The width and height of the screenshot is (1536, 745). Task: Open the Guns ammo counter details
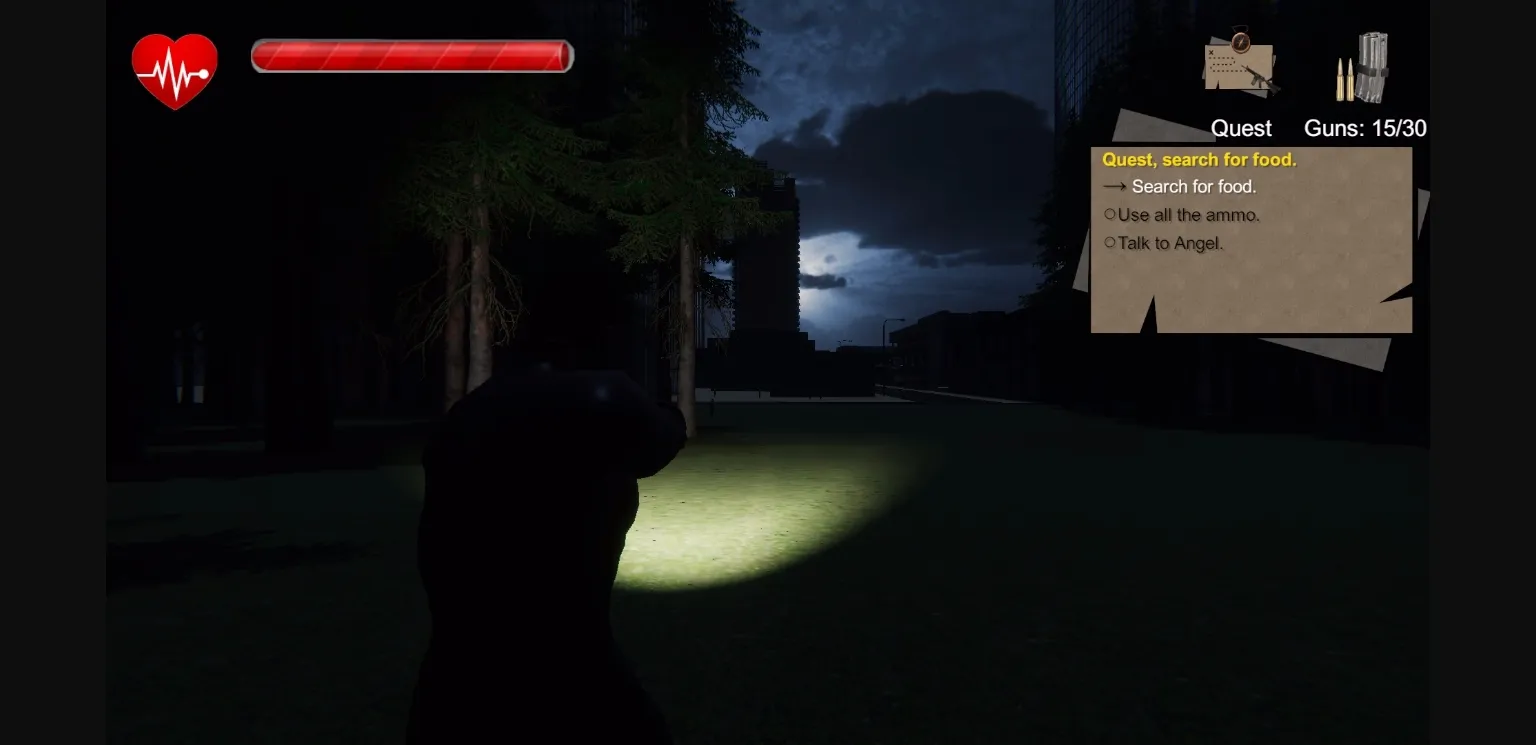(x=1367, y=128)
